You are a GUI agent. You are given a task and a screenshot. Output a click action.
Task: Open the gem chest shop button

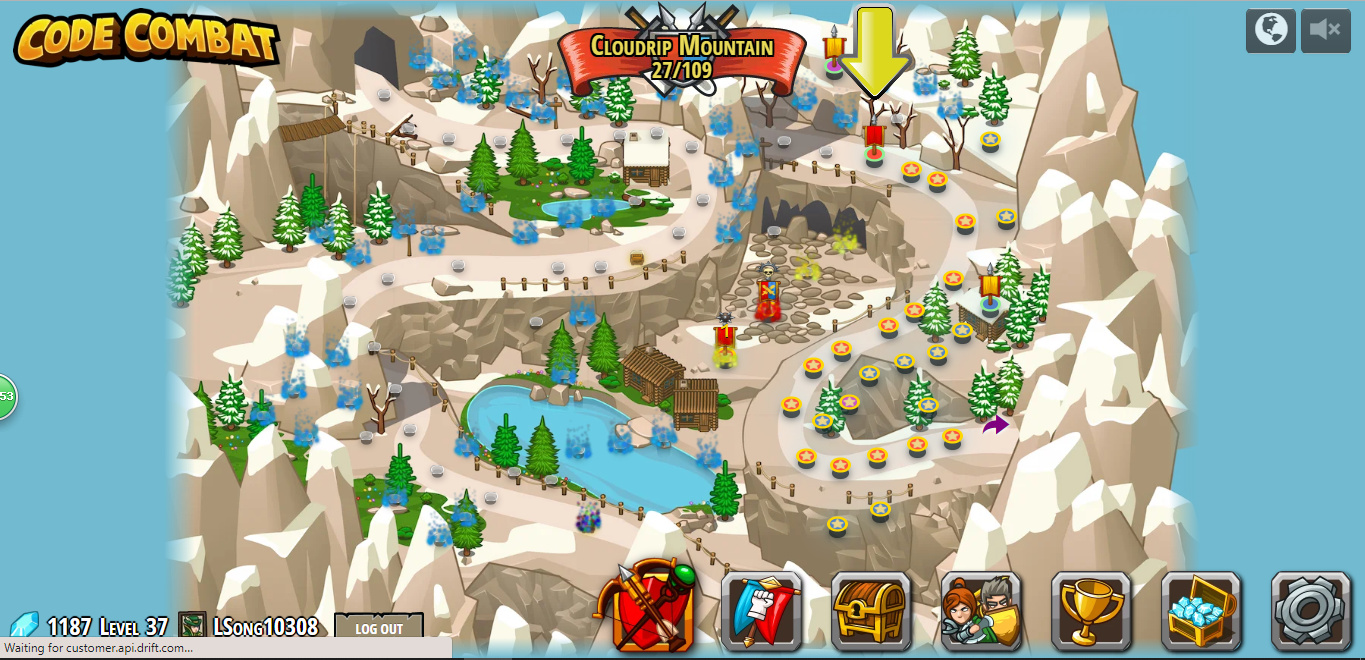(1201, 610)
